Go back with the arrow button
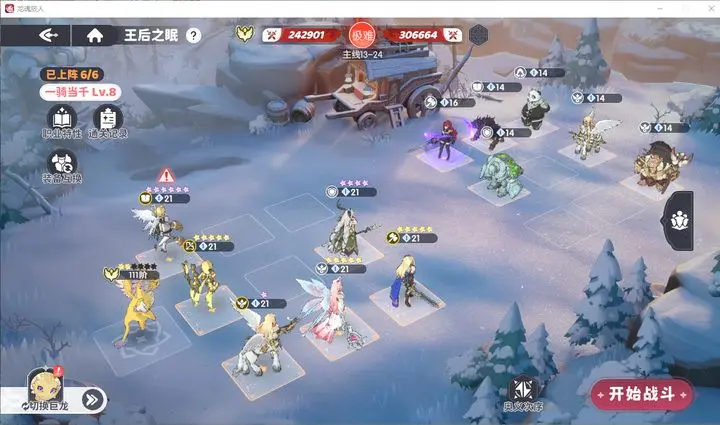720x425 pixels. pyautogui.click(x=48, y=35)
